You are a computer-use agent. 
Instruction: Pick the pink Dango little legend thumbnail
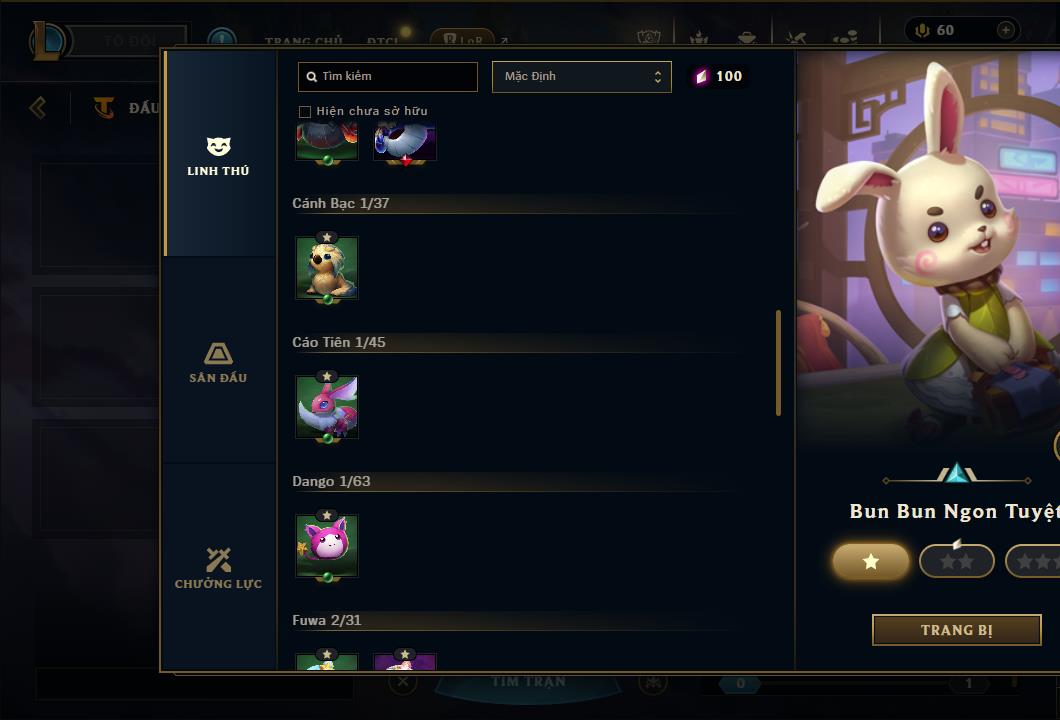(327, 546)
